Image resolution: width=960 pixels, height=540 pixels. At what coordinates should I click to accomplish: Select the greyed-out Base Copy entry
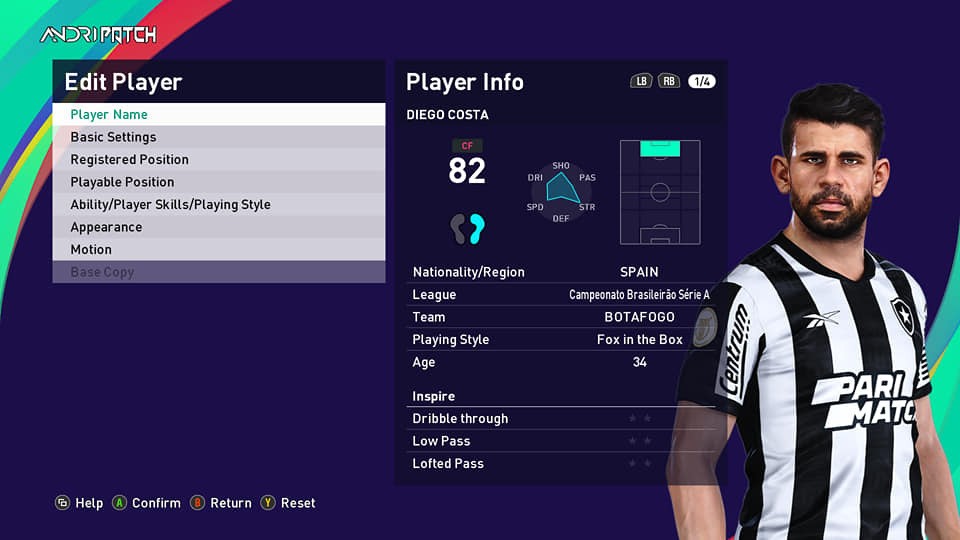tap(218, 272)
